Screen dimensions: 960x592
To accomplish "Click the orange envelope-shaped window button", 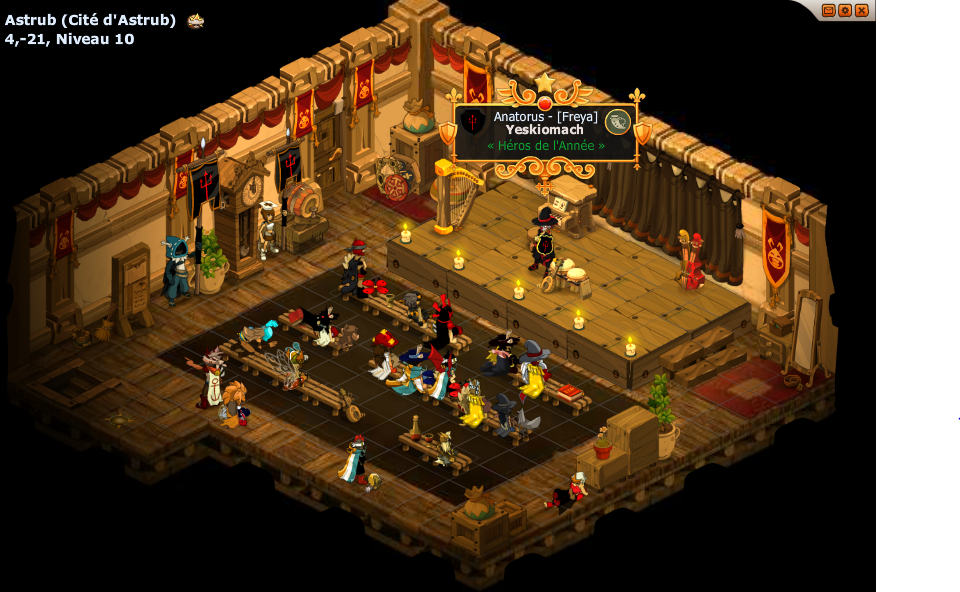I will (828, 10).
